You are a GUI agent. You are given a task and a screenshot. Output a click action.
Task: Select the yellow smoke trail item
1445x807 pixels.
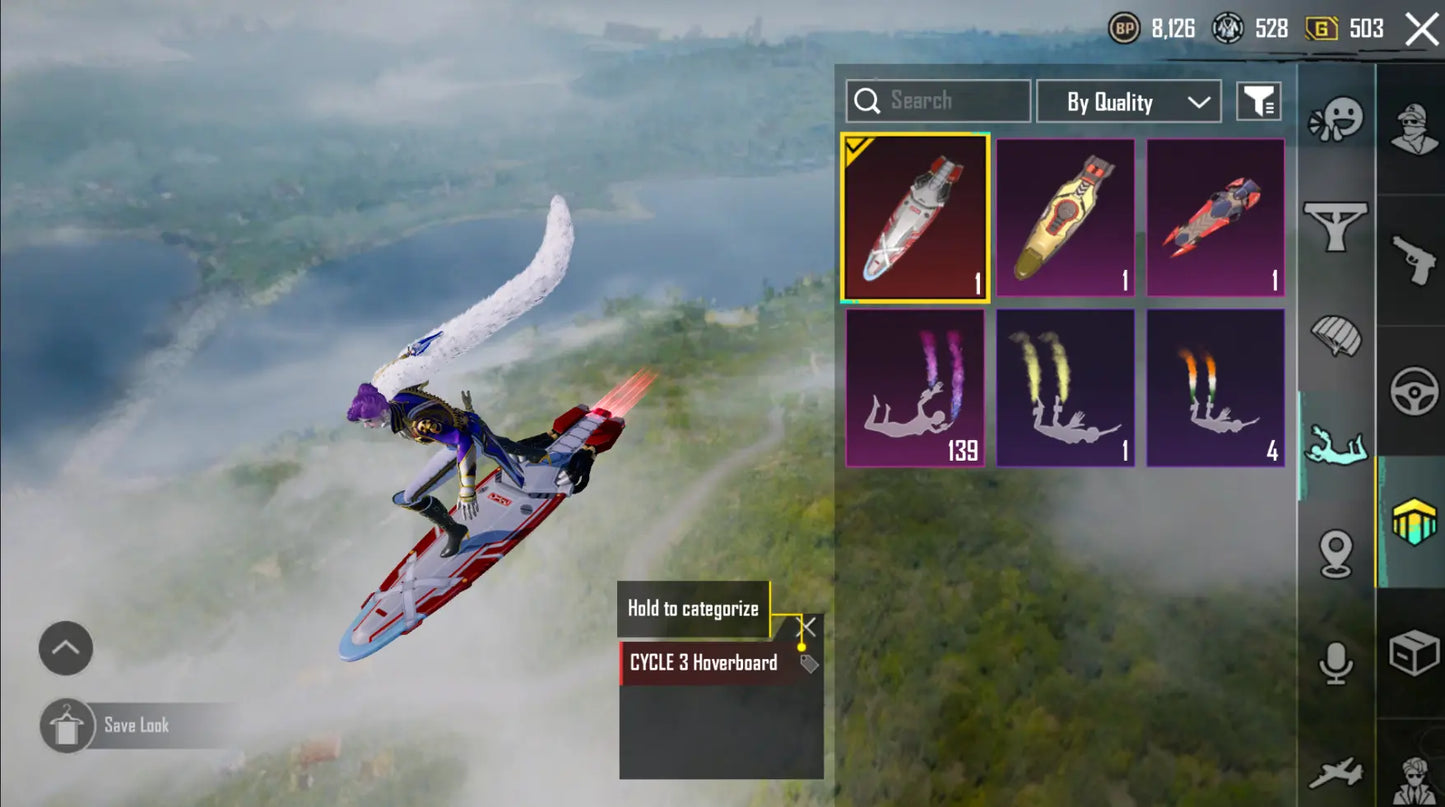tap(1065, 388)
